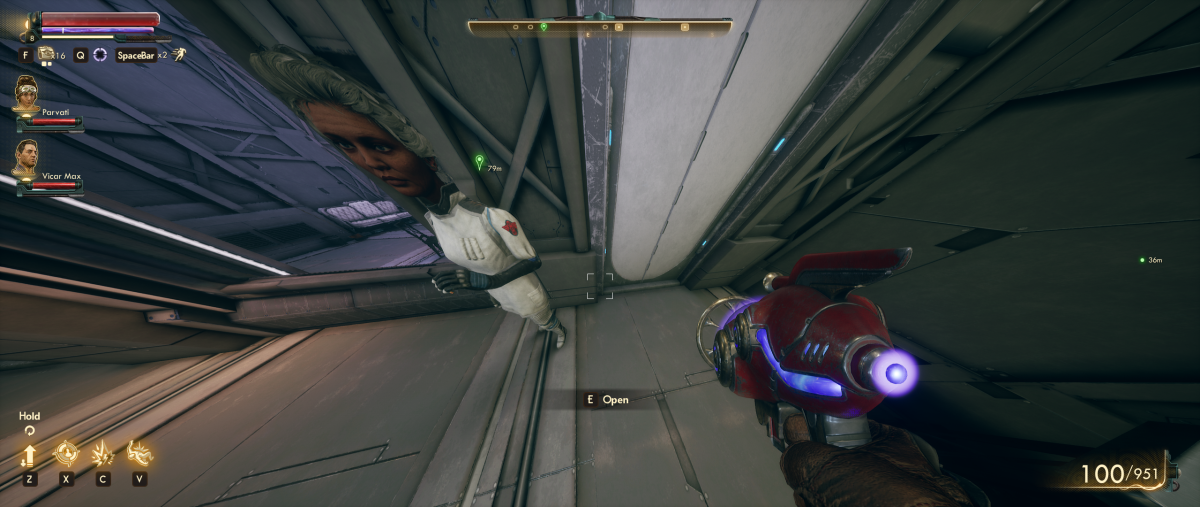Select the green 36m waypoint dot

(1142, 260)
